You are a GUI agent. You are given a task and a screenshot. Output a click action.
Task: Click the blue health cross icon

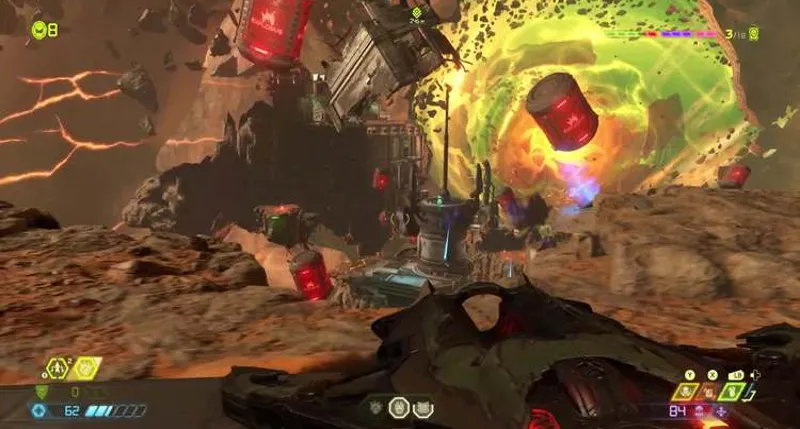coord(40,410)
